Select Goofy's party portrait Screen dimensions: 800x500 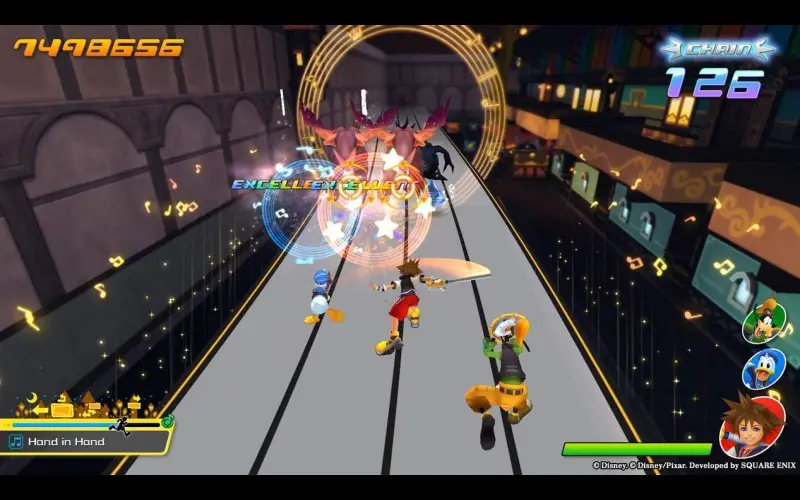764,320
